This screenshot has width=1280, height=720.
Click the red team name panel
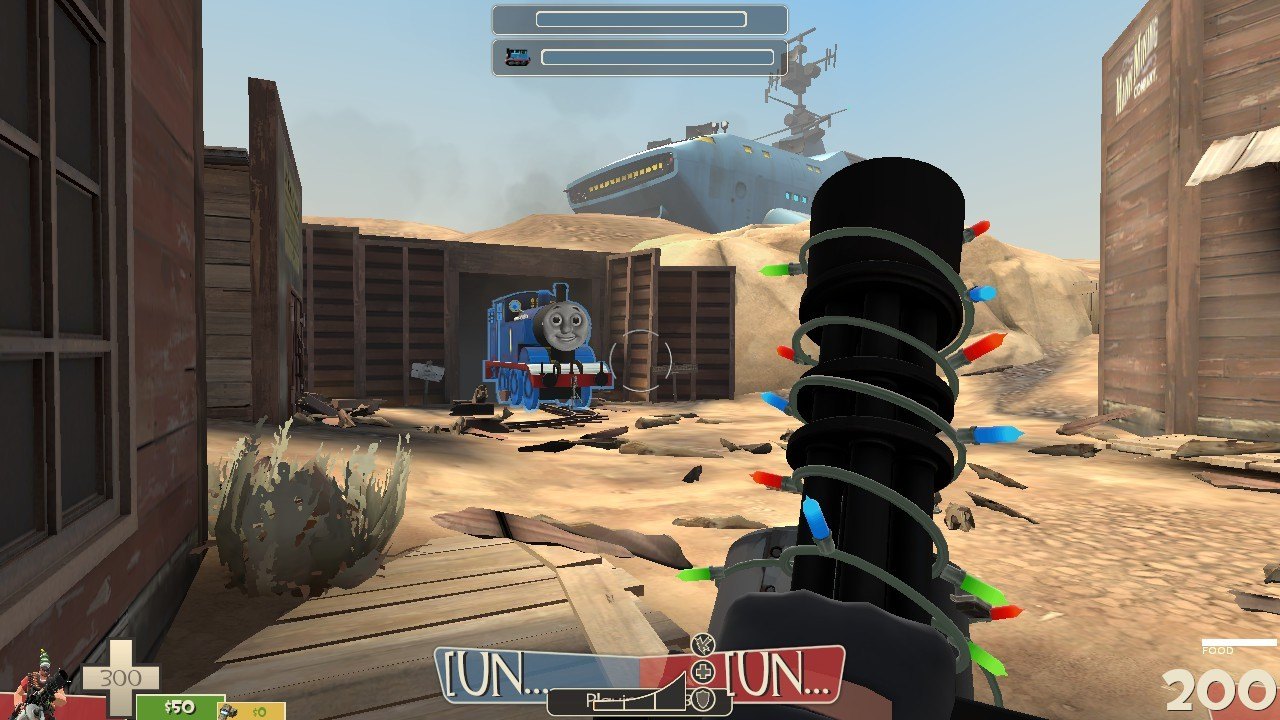point(780,676)
